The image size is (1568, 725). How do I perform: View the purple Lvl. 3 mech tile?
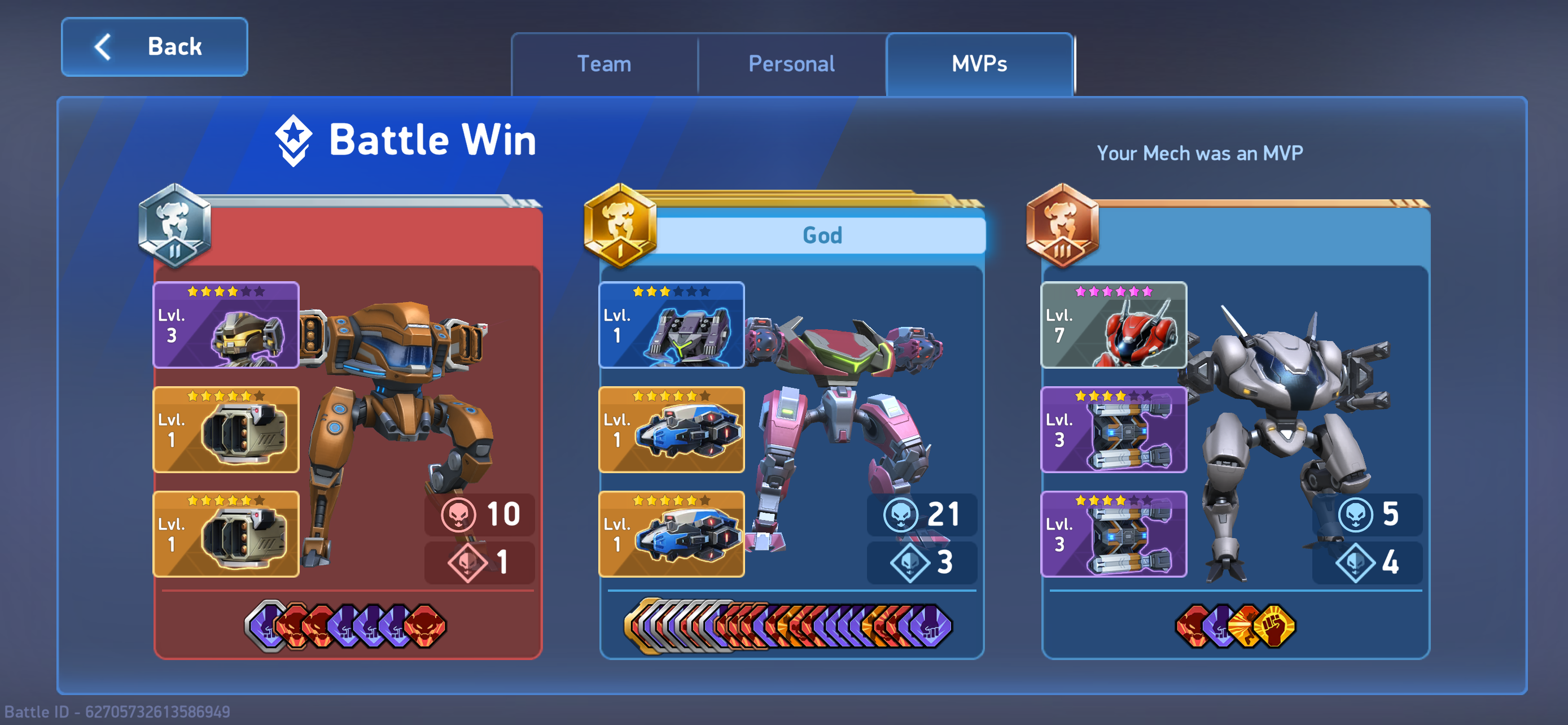tap(226, 325)
